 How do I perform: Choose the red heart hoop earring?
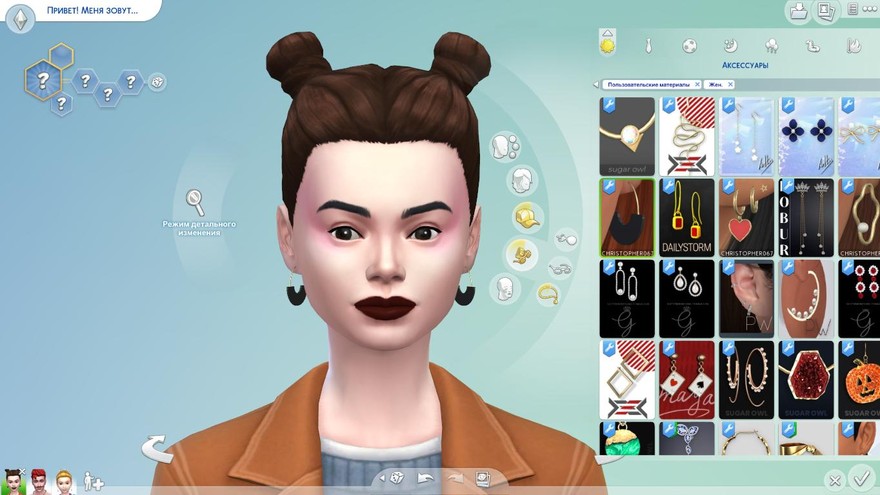pyautogui.click(x=747, y=217)
